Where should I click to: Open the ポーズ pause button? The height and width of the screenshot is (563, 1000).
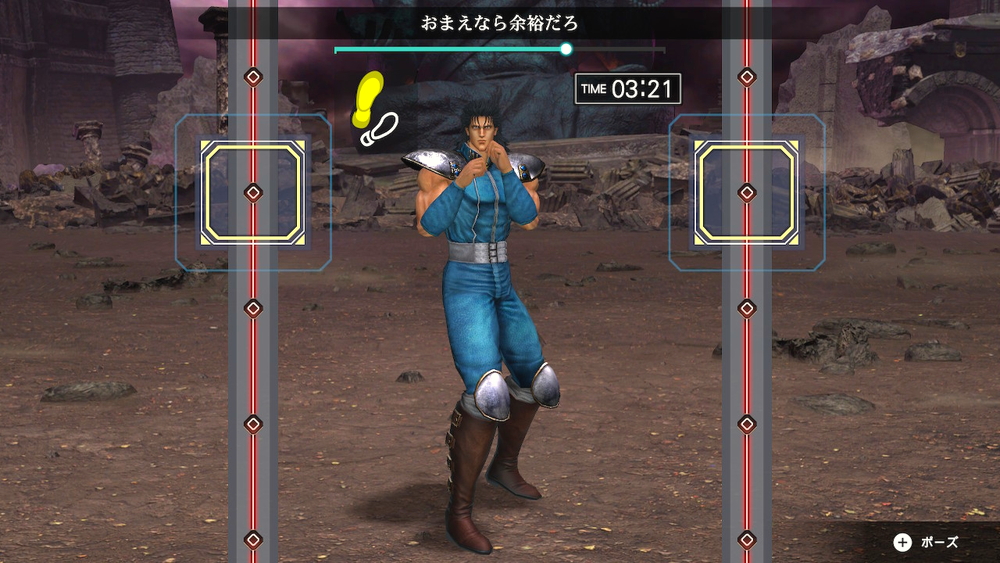pyautogui.click(x=926, y=542)
